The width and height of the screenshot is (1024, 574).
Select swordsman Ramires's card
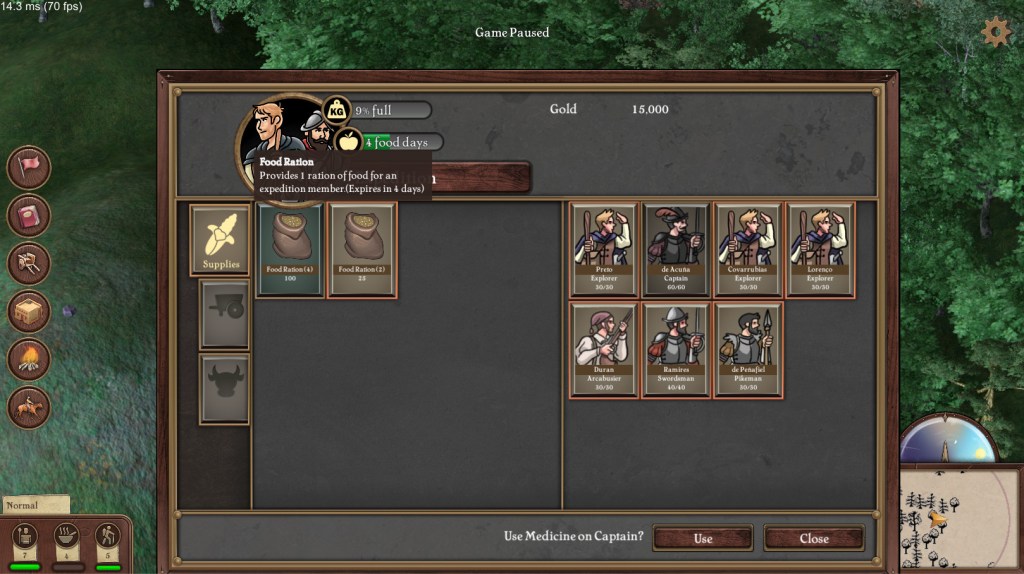[x=676, y=350]
